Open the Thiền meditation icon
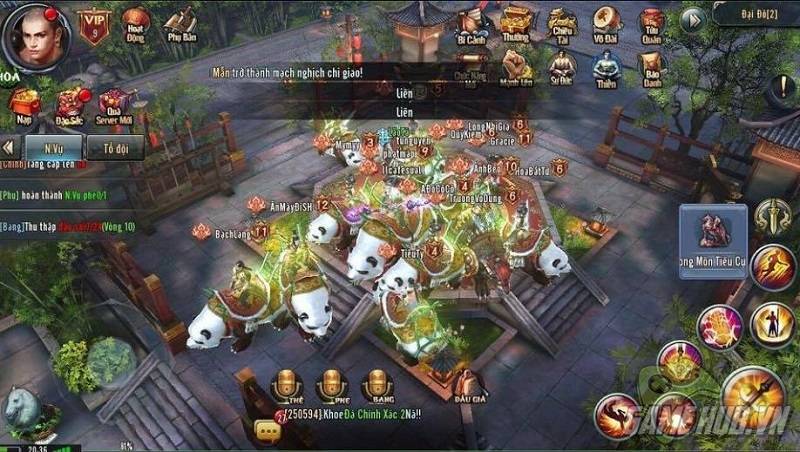This screenshot has width=800, height=452. (x=605, y=70)
